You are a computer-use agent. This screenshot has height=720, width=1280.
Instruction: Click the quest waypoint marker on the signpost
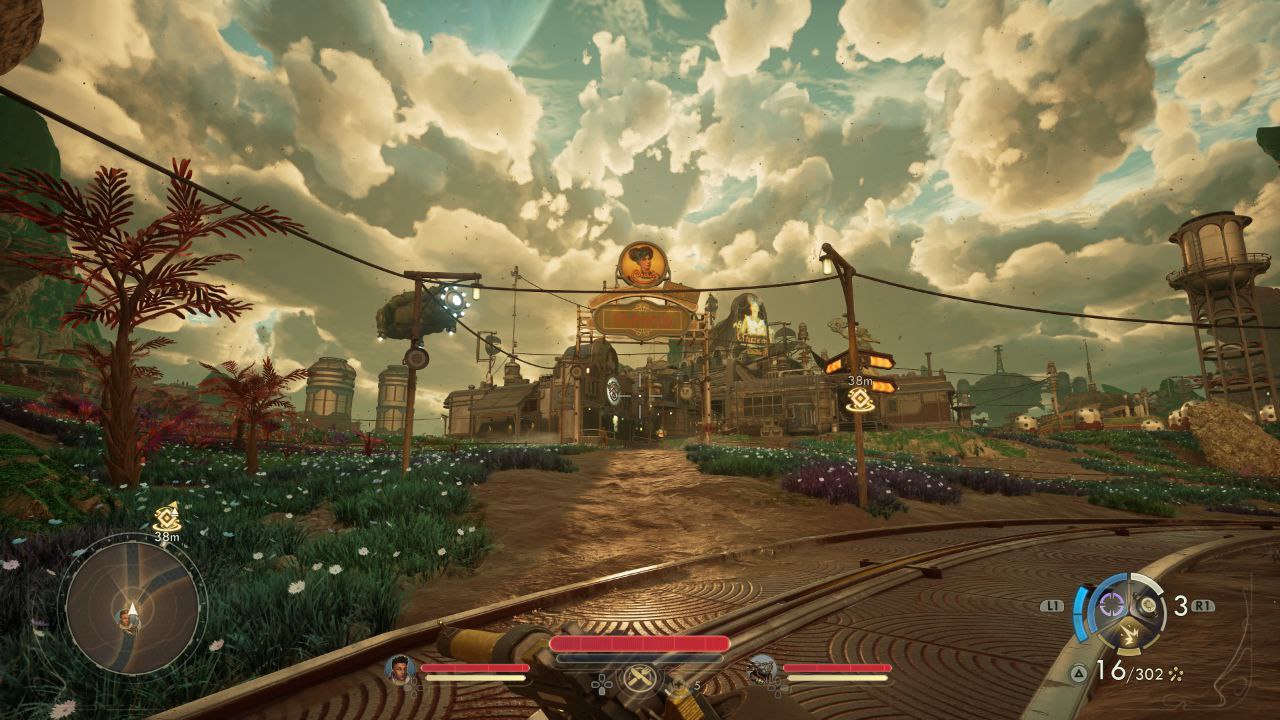(857, 400)
